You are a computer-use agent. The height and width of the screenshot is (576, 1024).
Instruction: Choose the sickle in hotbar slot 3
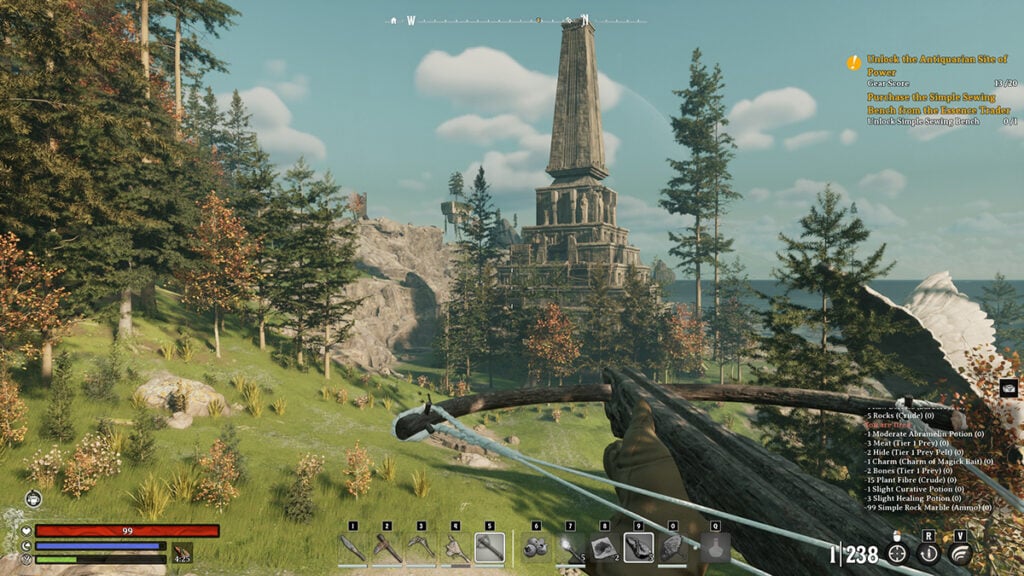(x=421, y=548)
